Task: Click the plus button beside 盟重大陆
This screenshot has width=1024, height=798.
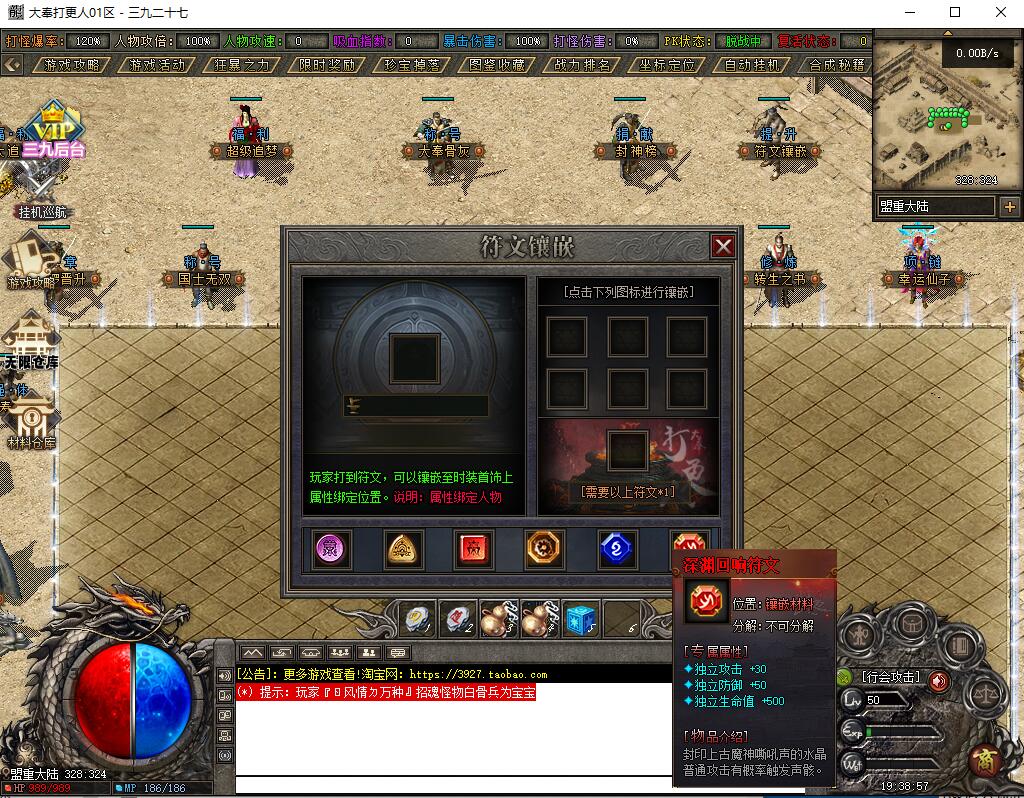Action: 1009,207
